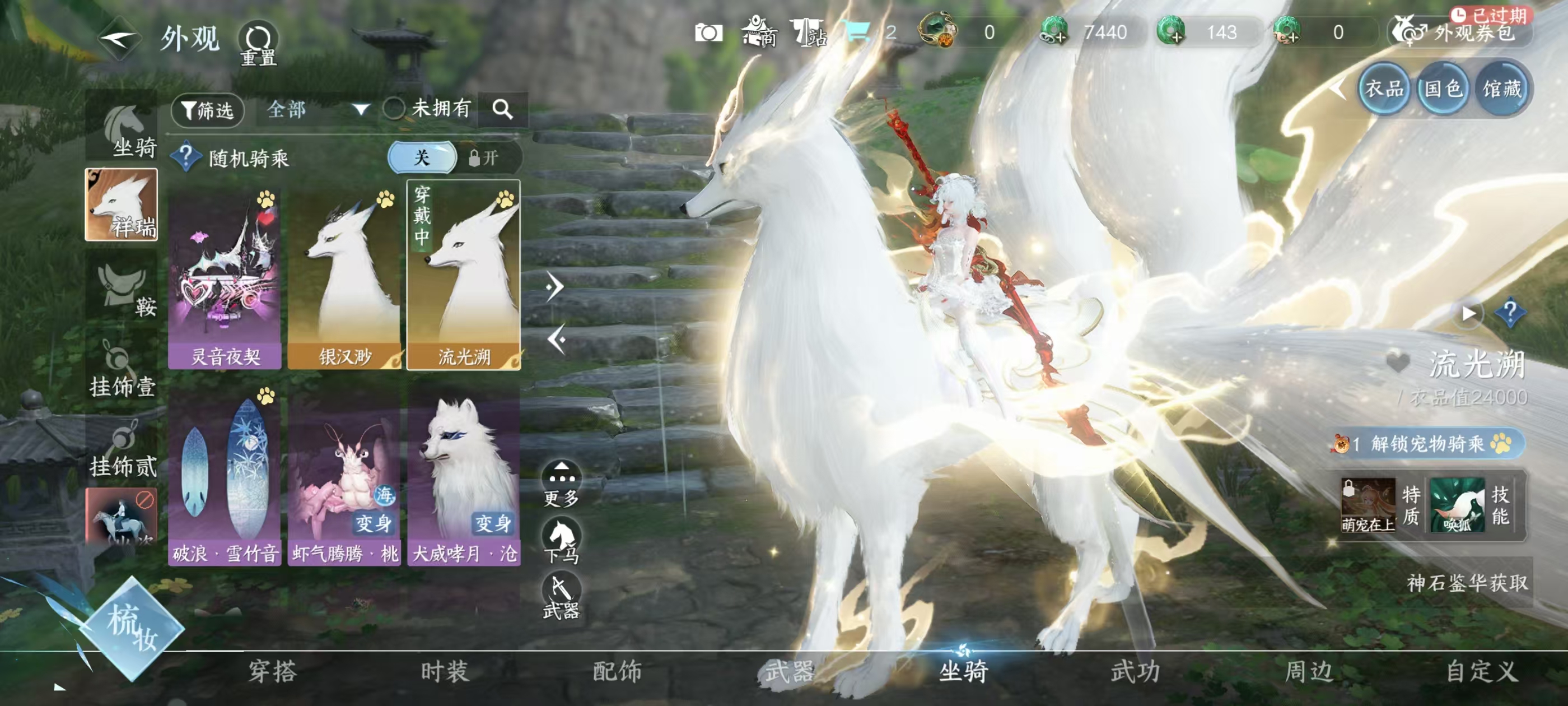Open the 鞍 saddle category
This screenshot has width=1568, height=706.
click(122, 289)
